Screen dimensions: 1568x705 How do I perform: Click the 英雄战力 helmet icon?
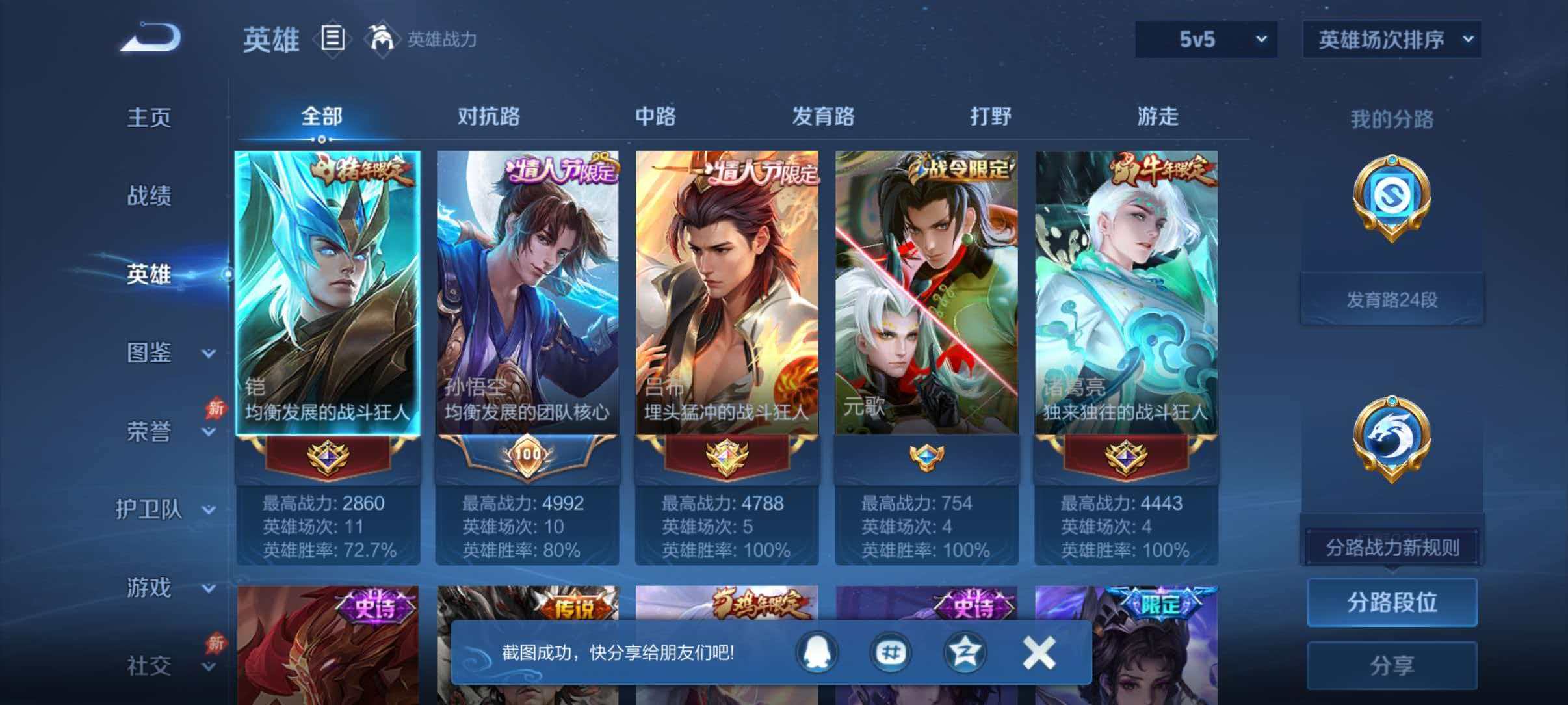[382, 39]
